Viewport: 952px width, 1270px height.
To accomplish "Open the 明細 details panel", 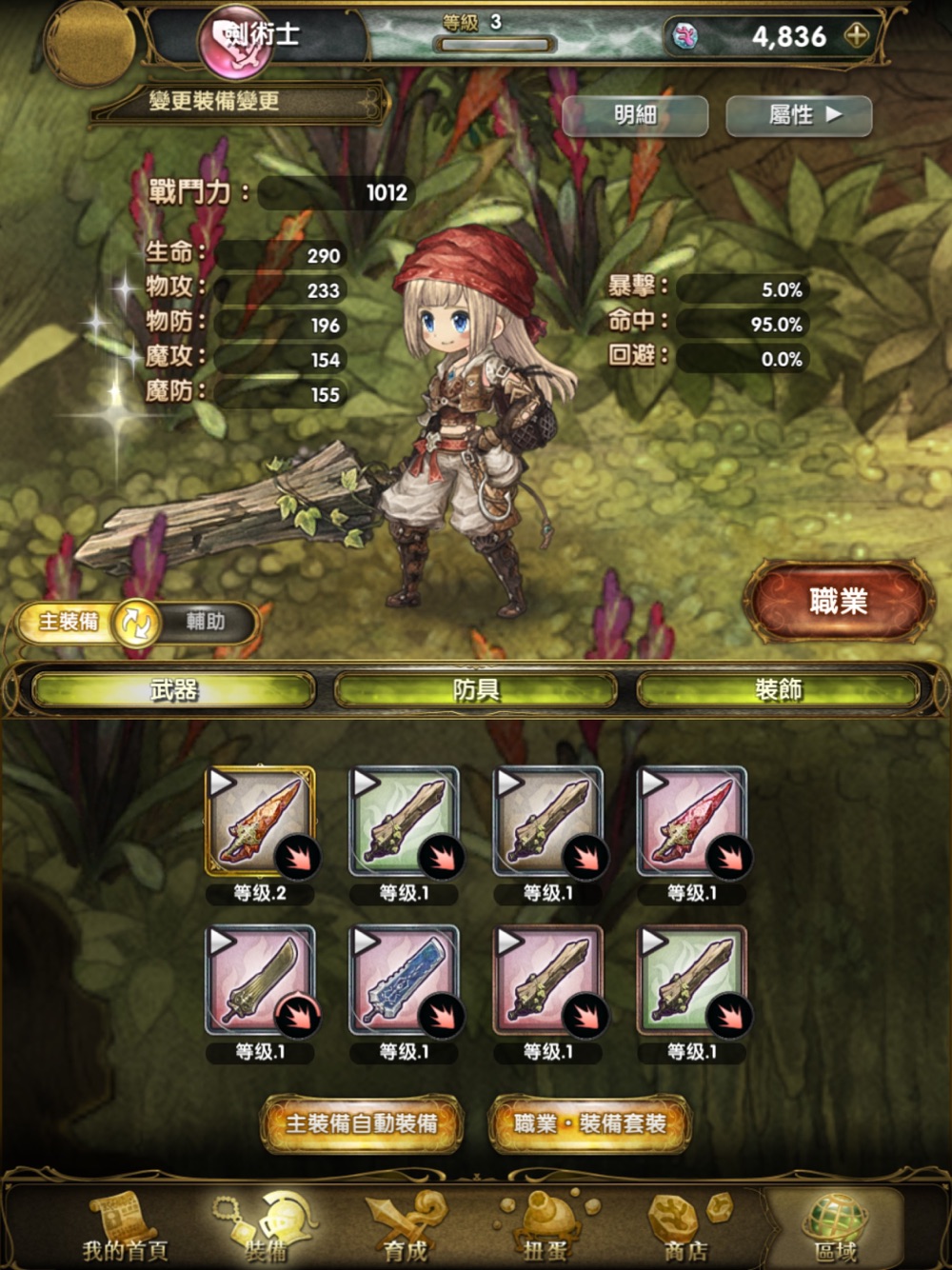I will (x=635, y=116).
